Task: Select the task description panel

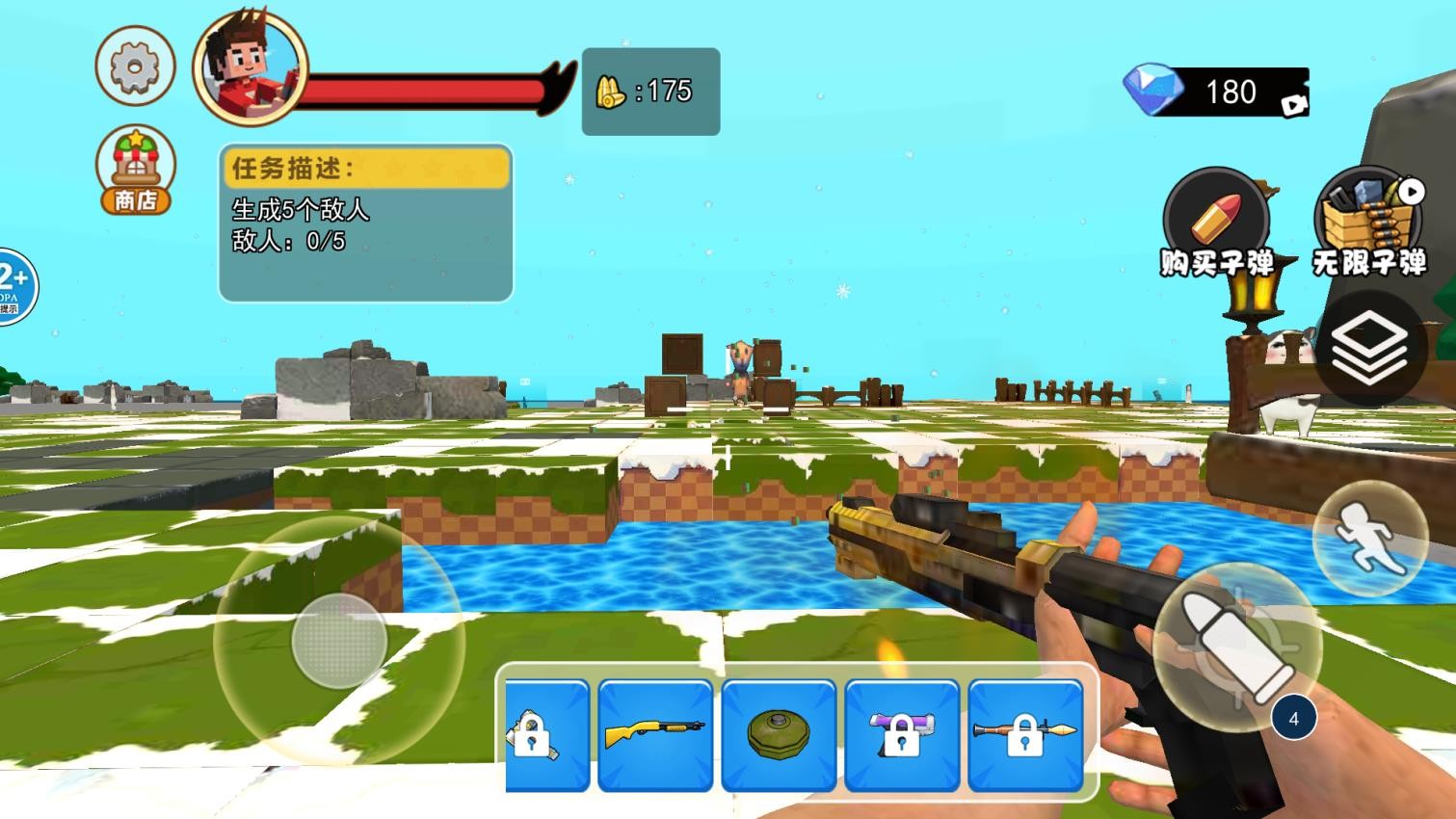Action: 366,224
